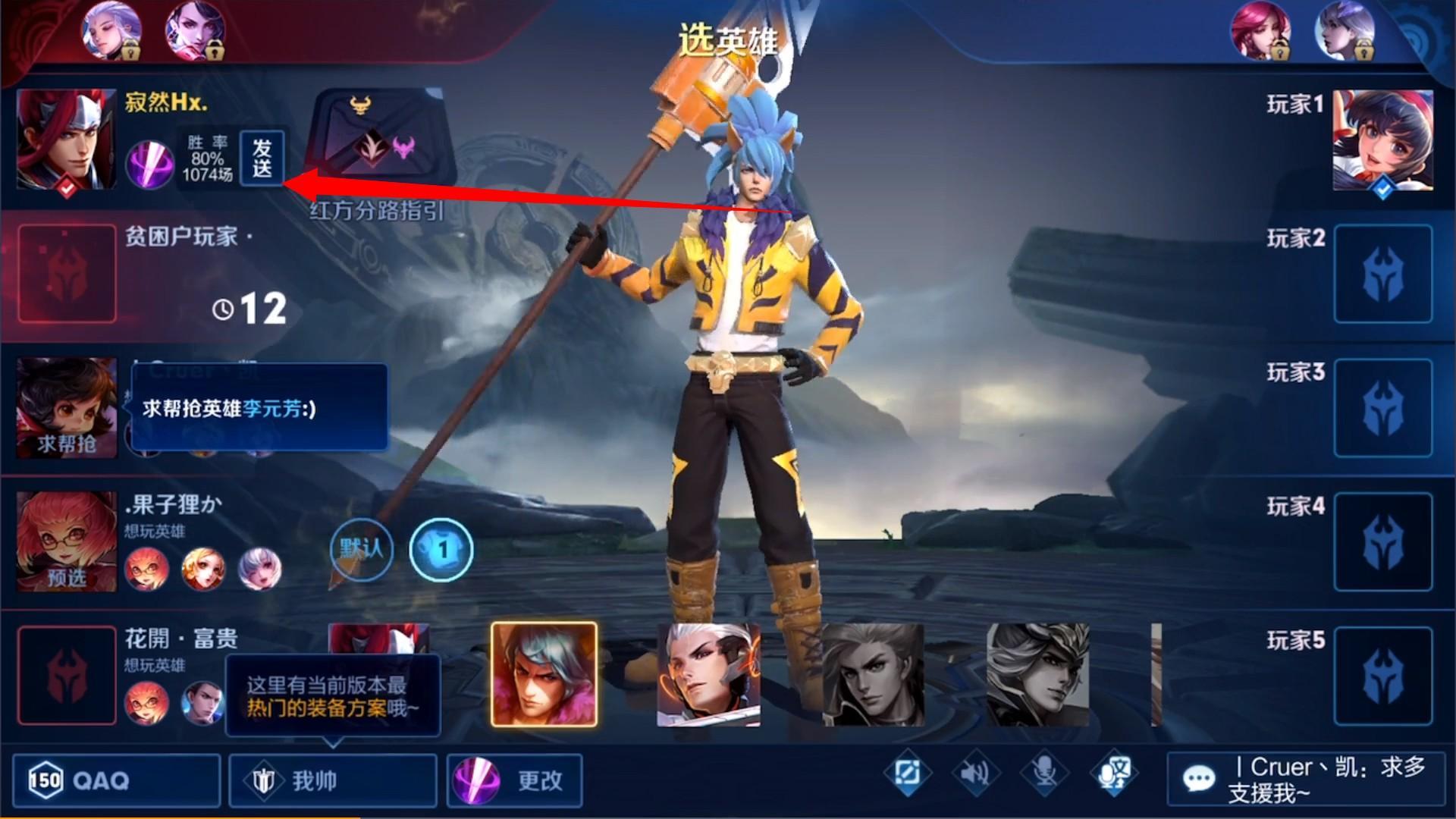Screen dimensions: 1456x819
Task: Open the chat box with speech bubble
Action: (1305, 779)
